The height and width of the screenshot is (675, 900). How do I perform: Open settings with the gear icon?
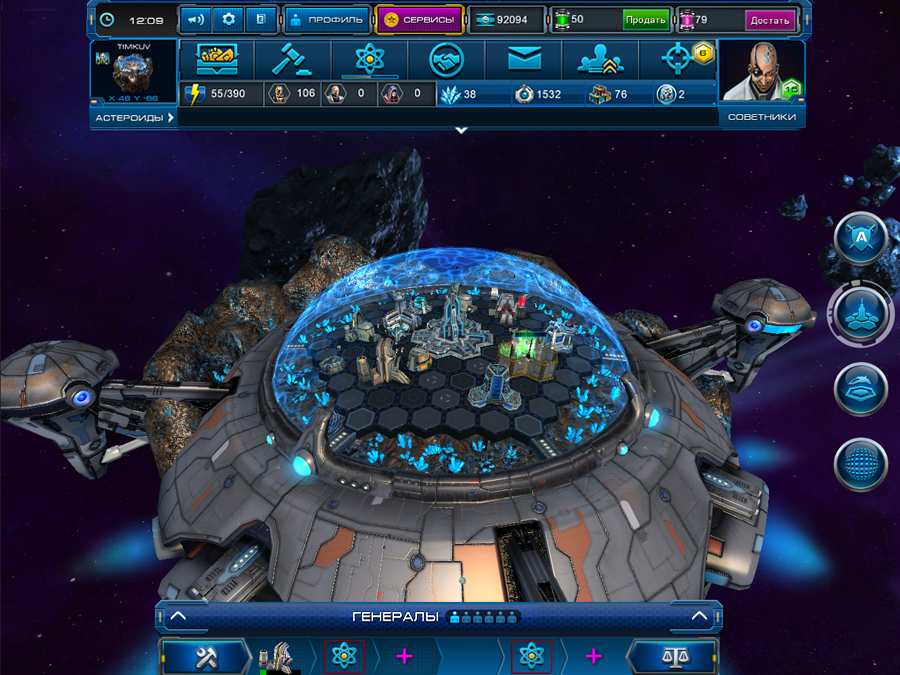pos(227,19)
